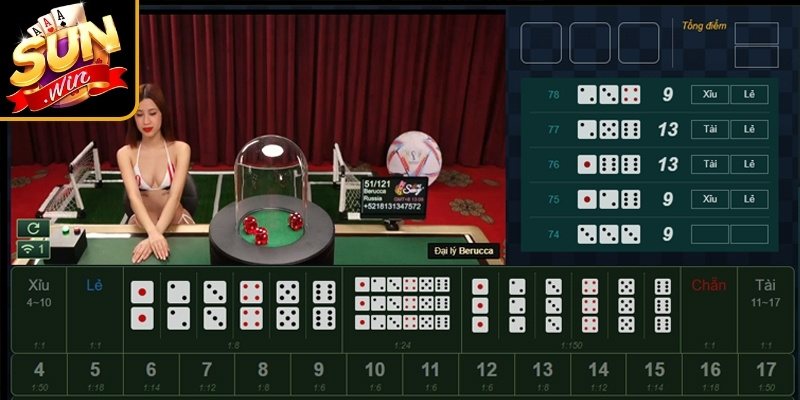This screenshot has width=800, height=400.
Task: Choose the triple-ones 1:150 bet
Action: 480,304
